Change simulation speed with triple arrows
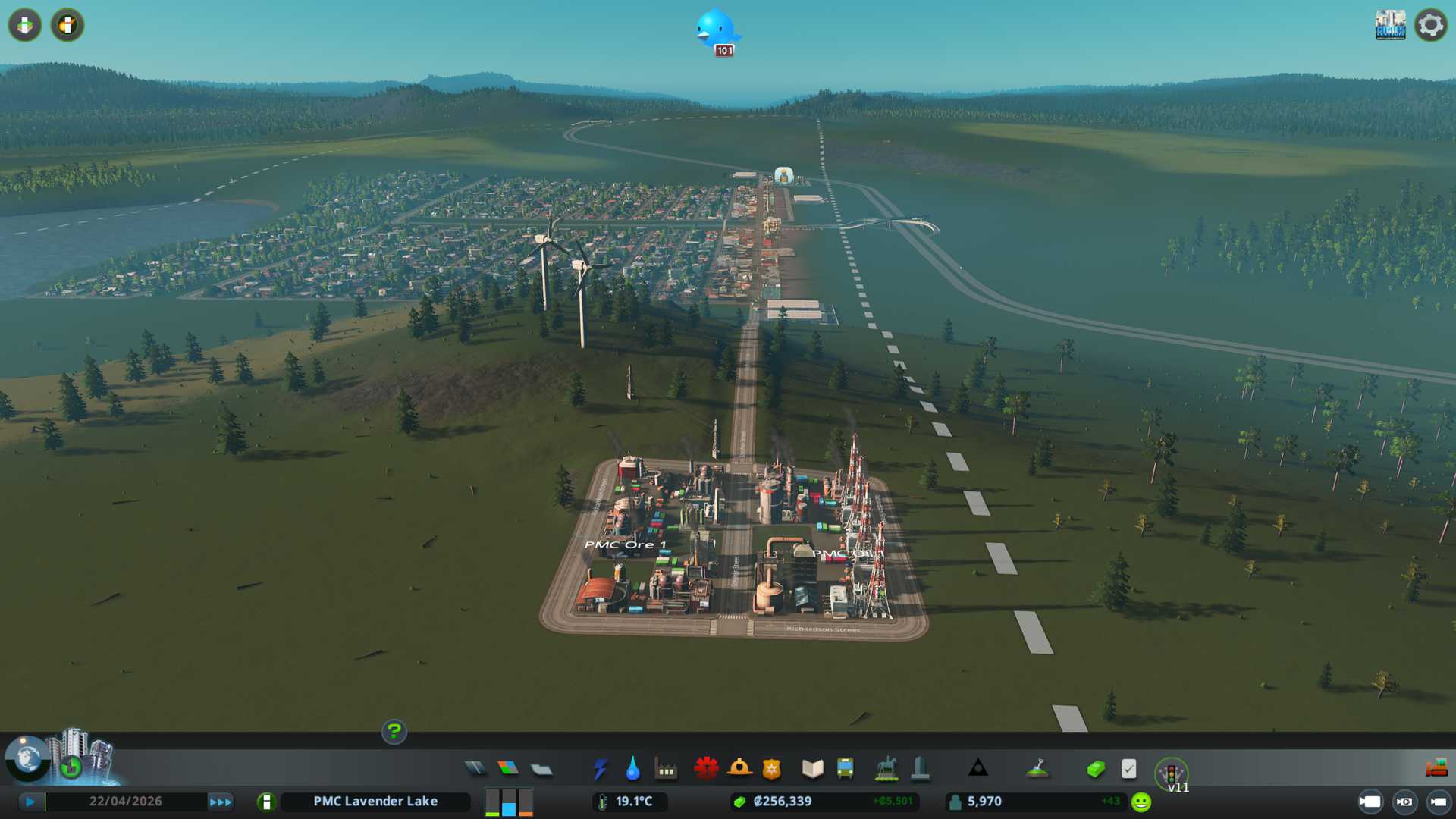 coord(220,802)
